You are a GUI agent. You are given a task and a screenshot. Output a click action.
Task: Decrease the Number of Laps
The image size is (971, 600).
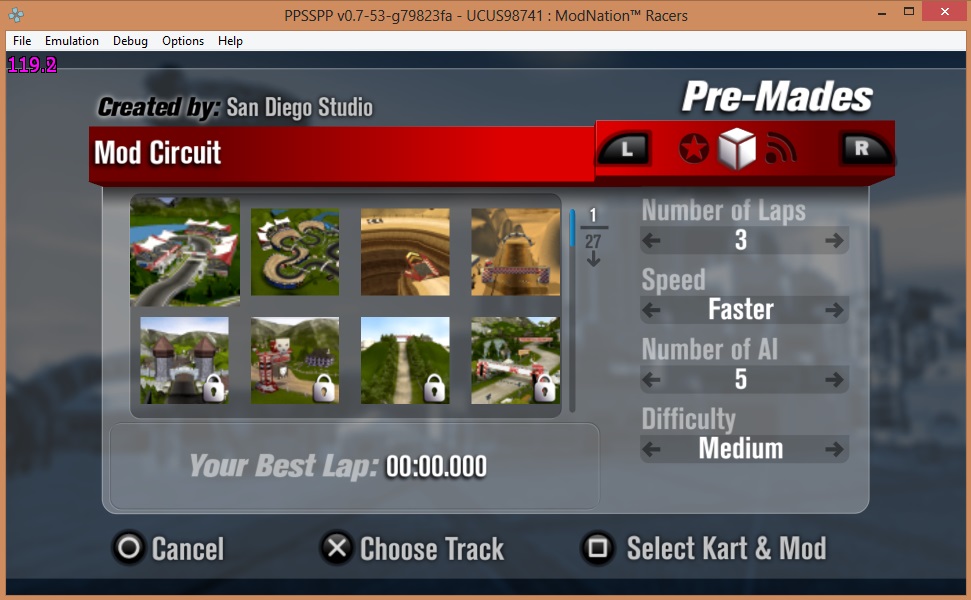pos(652,240)
